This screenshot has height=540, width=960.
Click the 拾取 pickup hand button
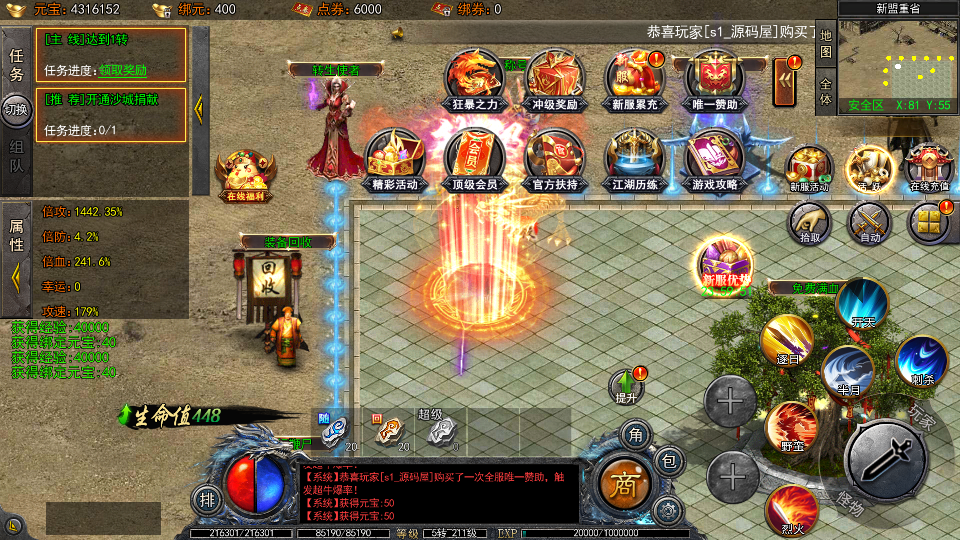point(809,222)
